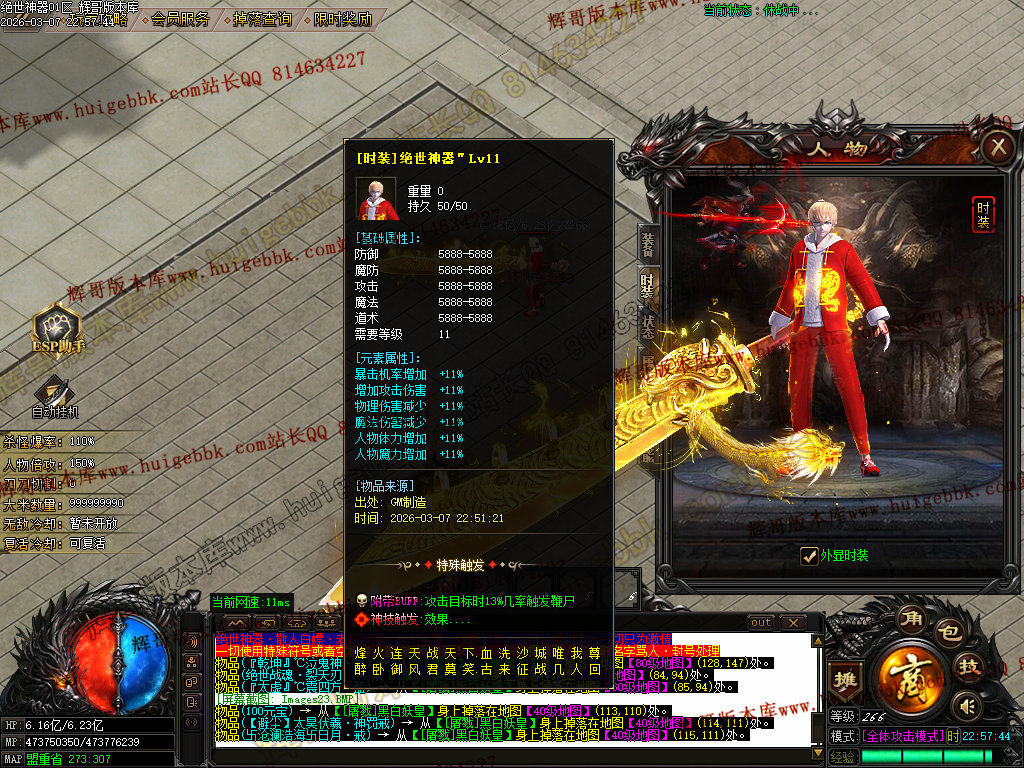Viewport: 1024px width, 768px height.
Task: Click the 摊 stall button
Action: pyautogui.click(x=844, y=679)
